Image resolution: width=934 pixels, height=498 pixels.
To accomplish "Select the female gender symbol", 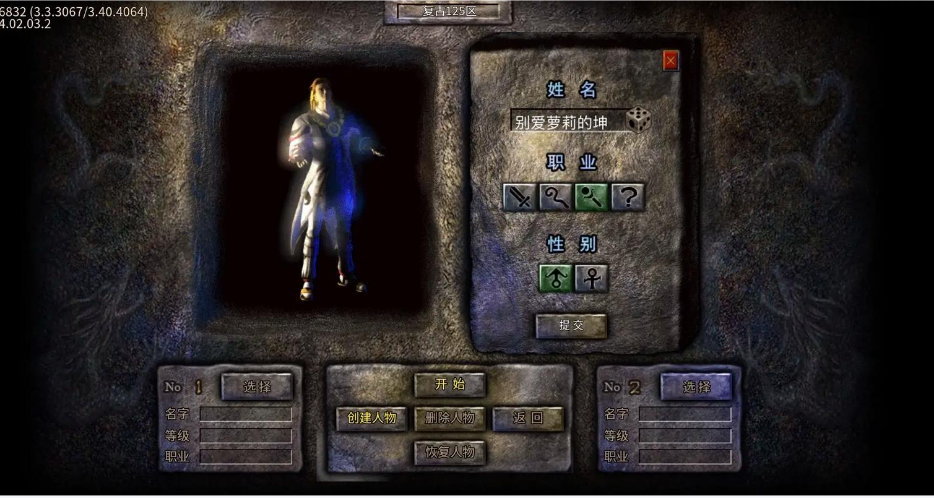I will point(592,278).
